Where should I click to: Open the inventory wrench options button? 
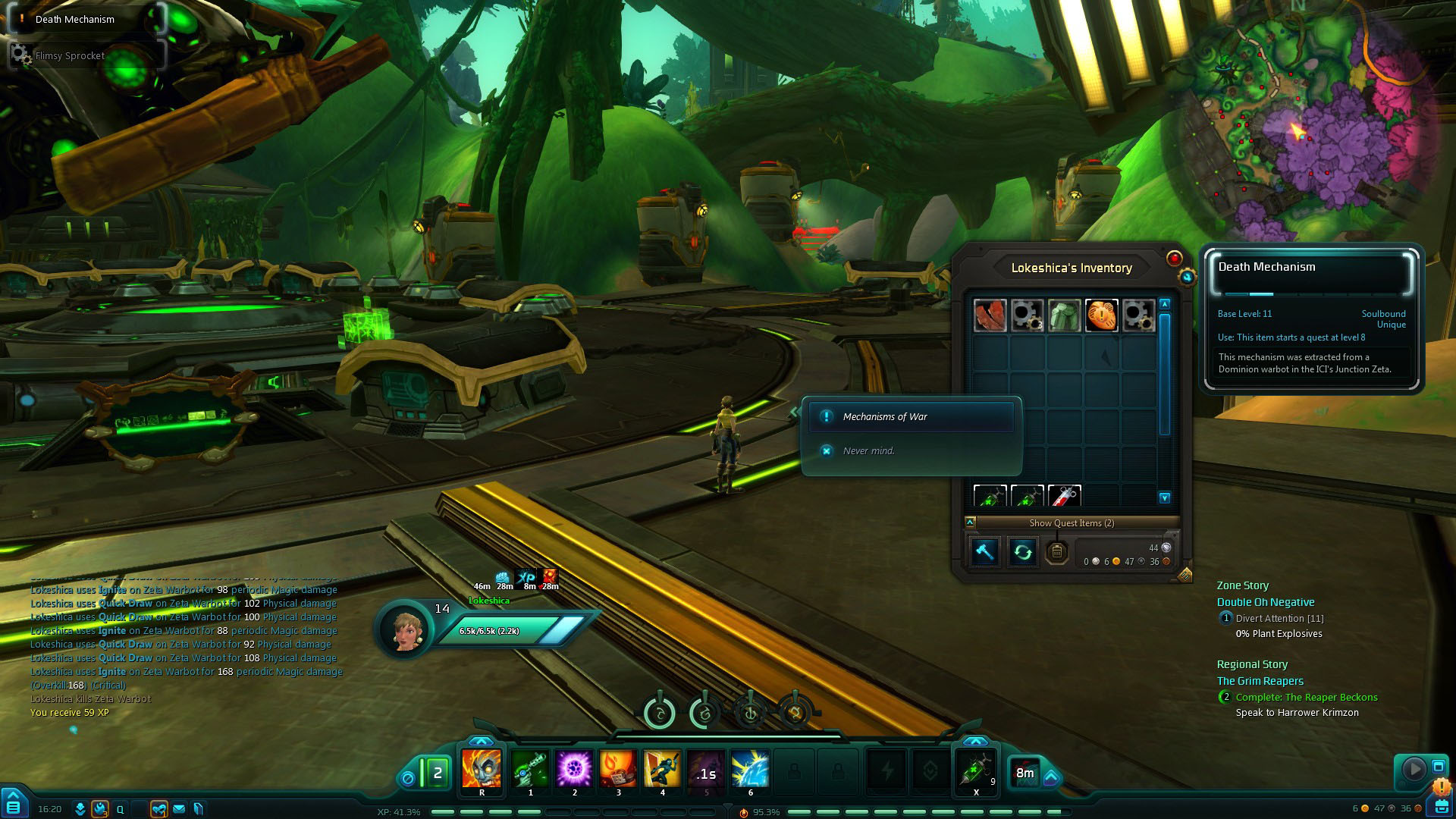tap(1187, 278)
